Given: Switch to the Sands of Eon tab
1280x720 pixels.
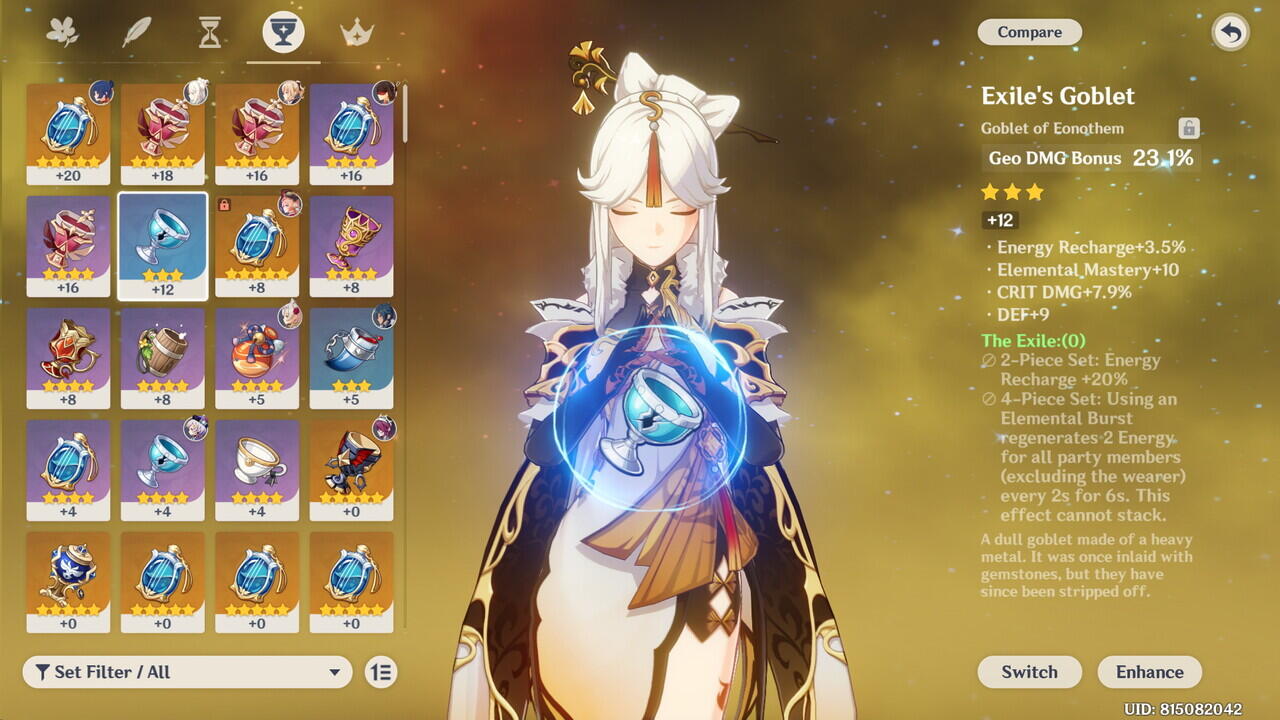Looking at the screenshot, I should pyautogui.click(x=210, y=32).
